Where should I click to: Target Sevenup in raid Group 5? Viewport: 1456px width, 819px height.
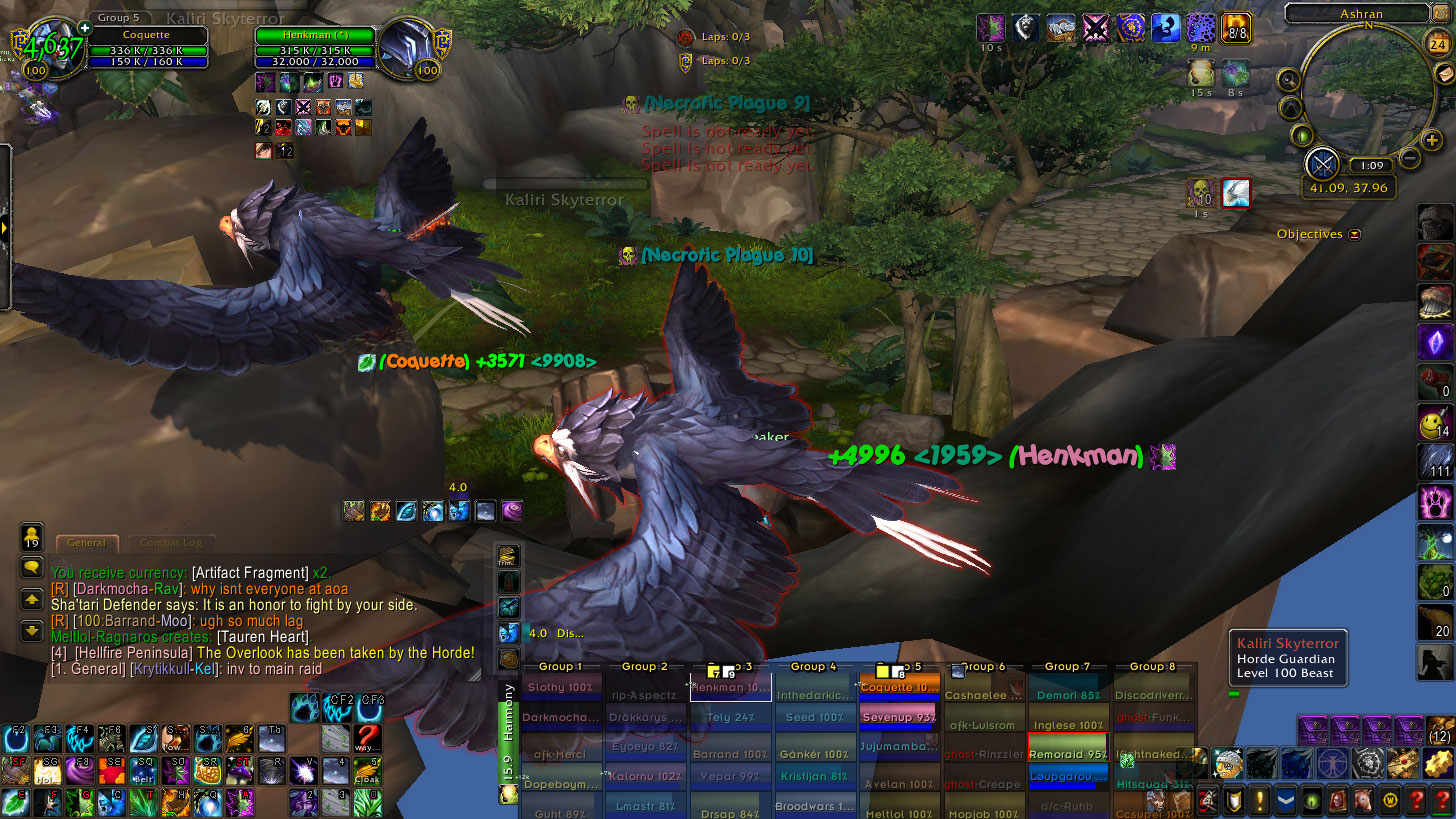click(898, 717)
